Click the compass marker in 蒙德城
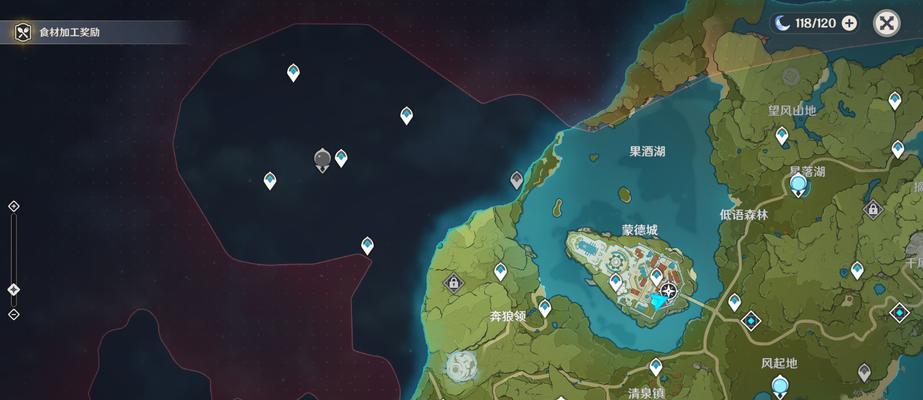 pyautogui.click(x=669, y=292)
